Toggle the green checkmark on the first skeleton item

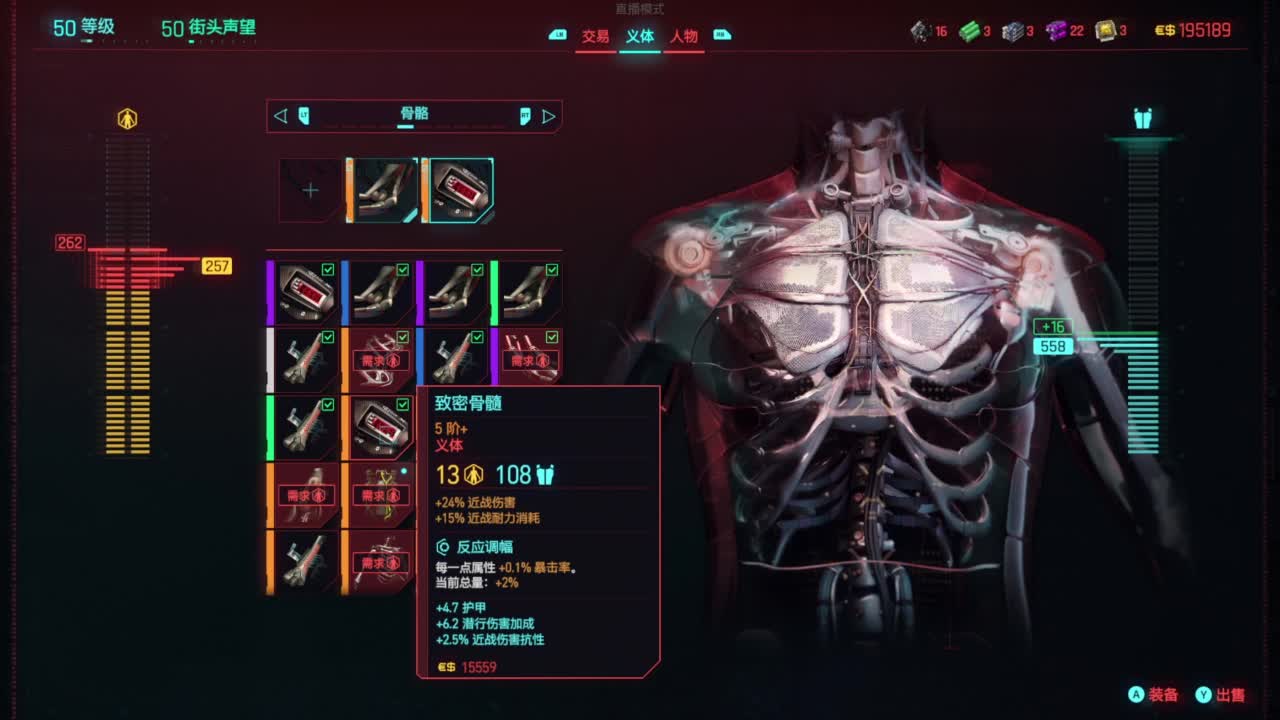pos(402,270)
